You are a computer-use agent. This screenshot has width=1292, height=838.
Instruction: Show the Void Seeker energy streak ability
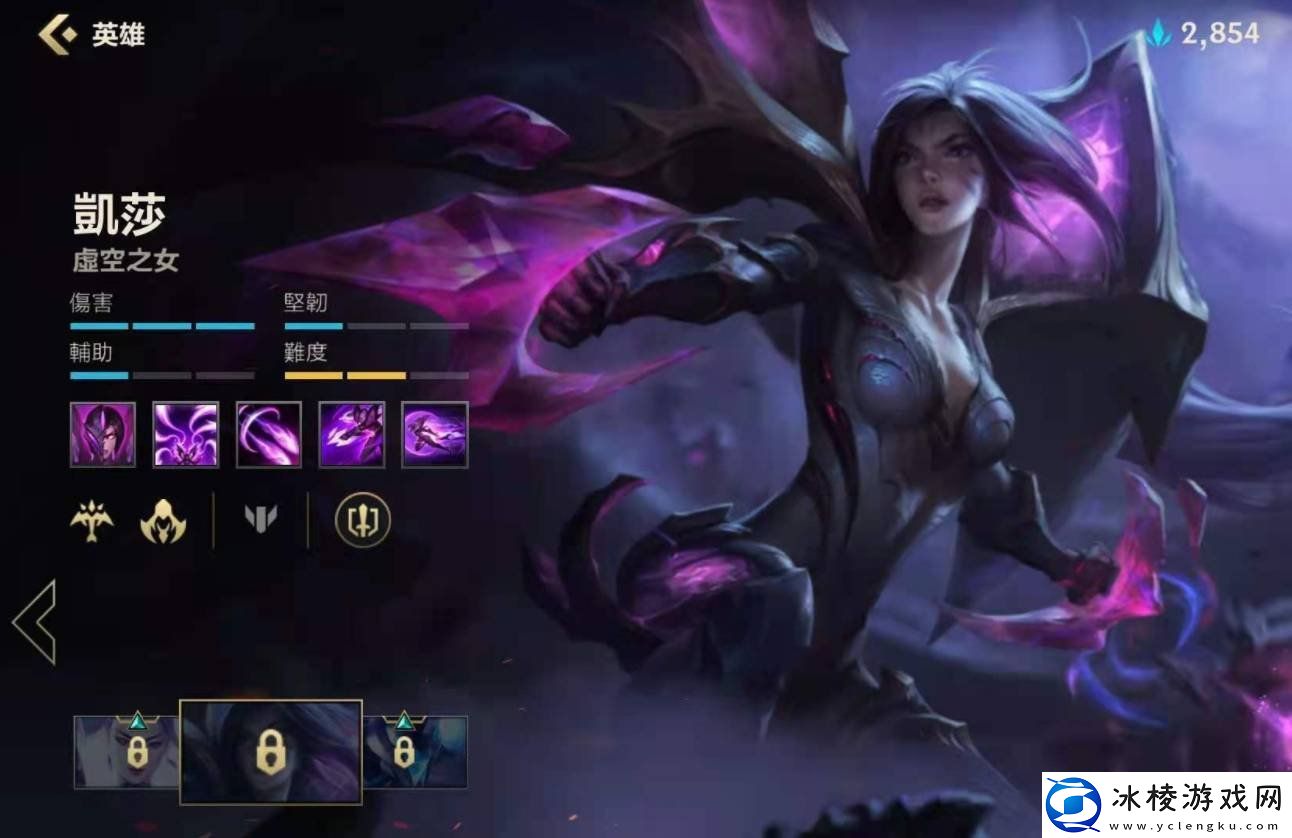coord(268,434)
